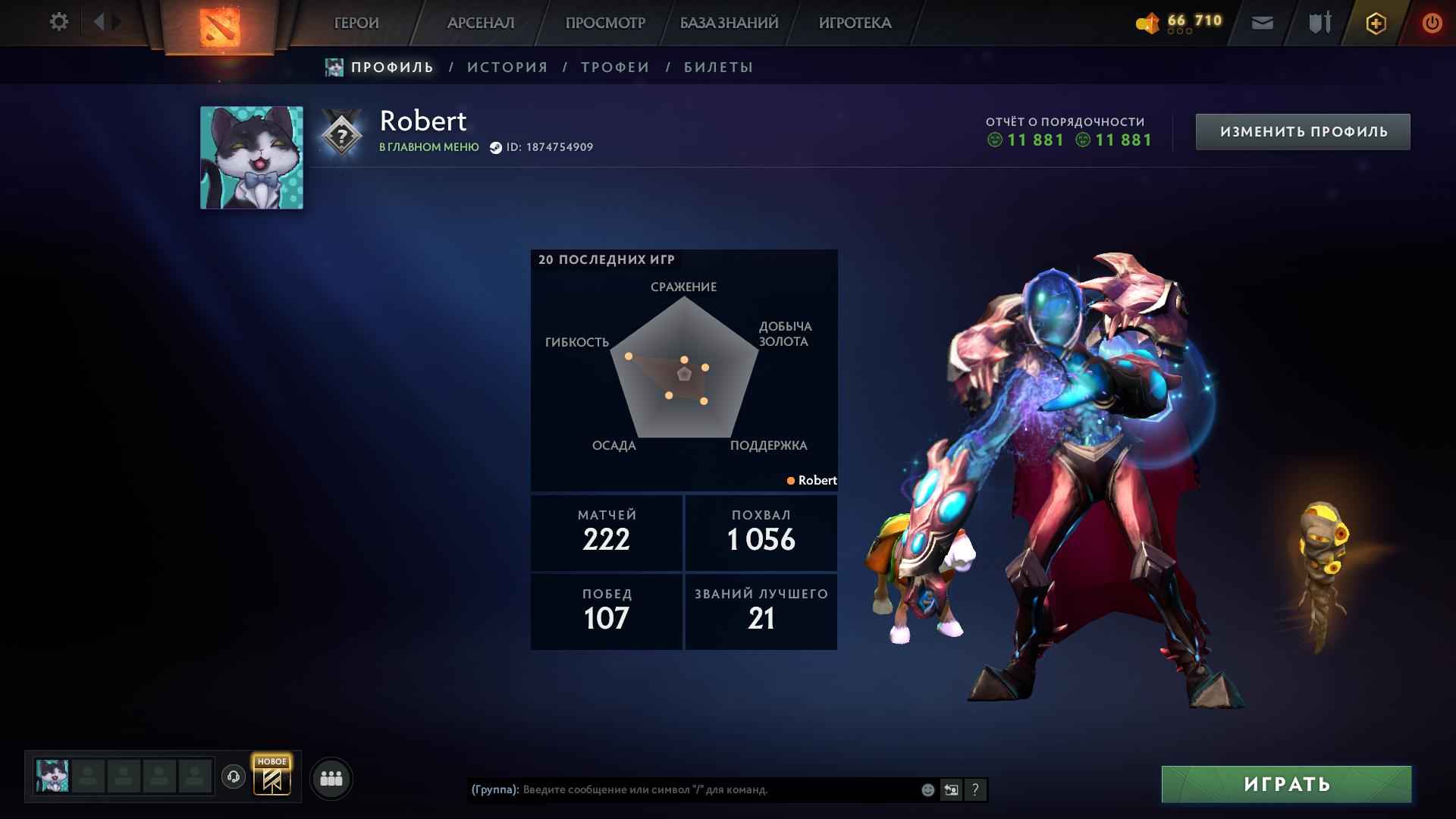Click the Shards counter dots under currency
1456x819 pixels.
[x=1179, y=30]
